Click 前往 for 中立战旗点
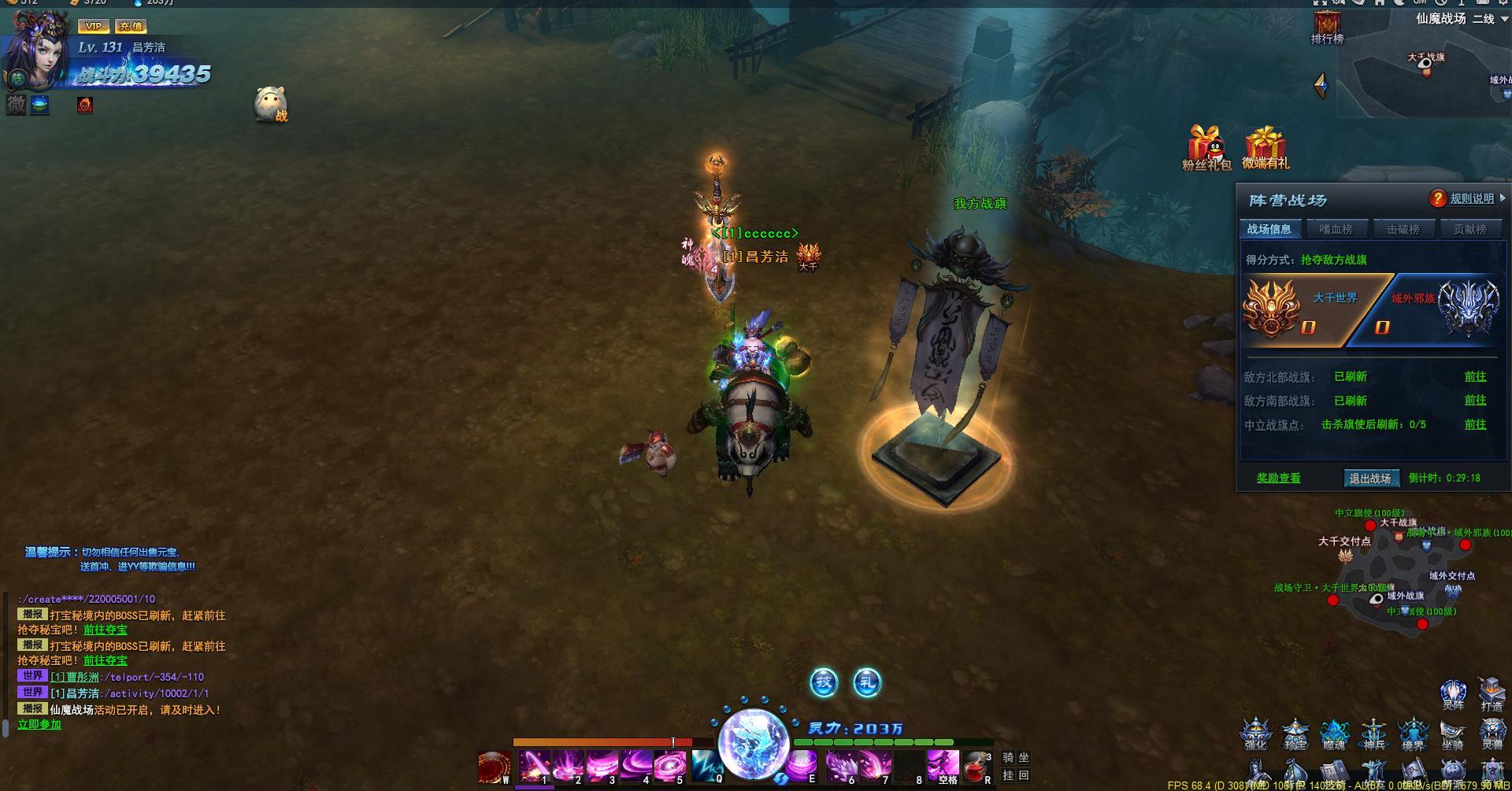This screenshot has width=1512, height=791. 1475,424
